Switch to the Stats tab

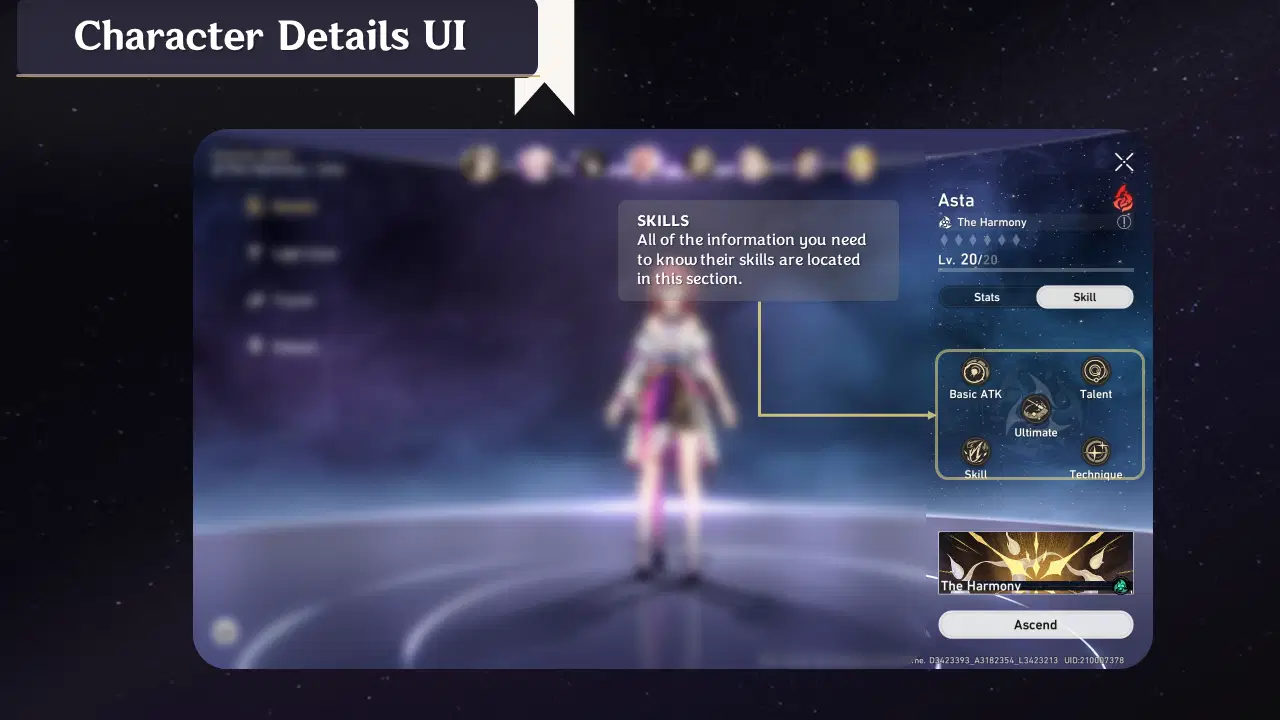click(986, 296)
